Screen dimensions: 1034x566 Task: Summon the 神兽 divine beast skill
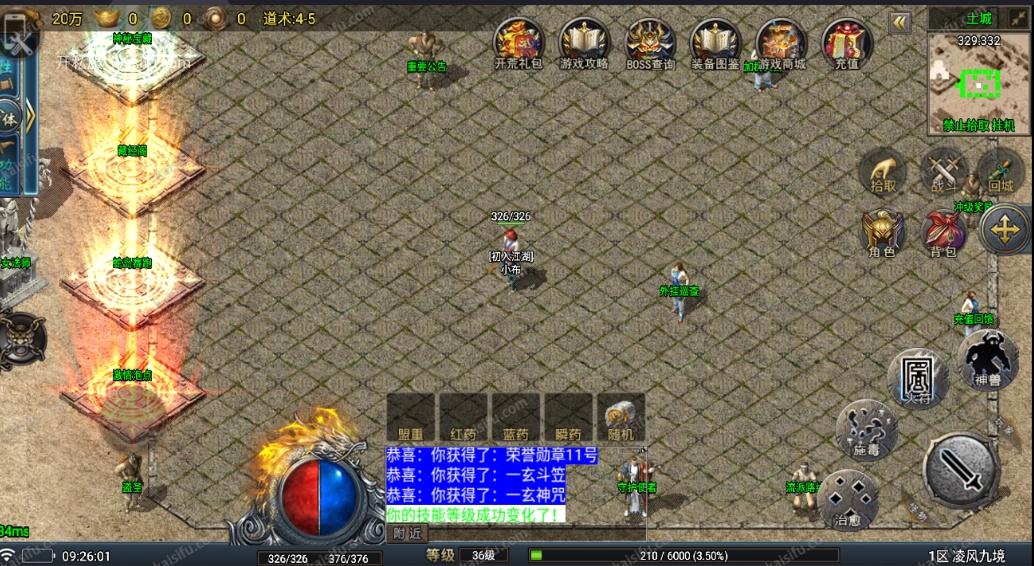click(x=987, y=359)
